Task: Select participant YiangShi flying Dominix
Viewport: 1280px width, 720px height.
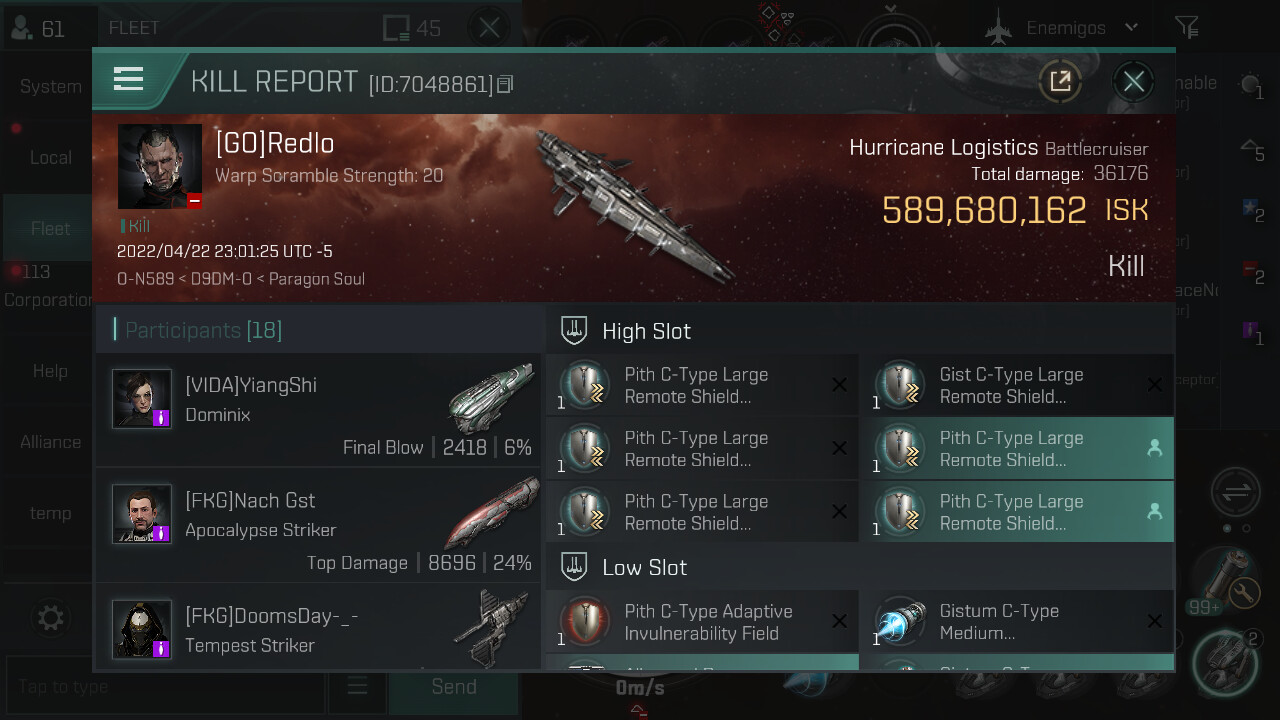Action: (318, 410)
